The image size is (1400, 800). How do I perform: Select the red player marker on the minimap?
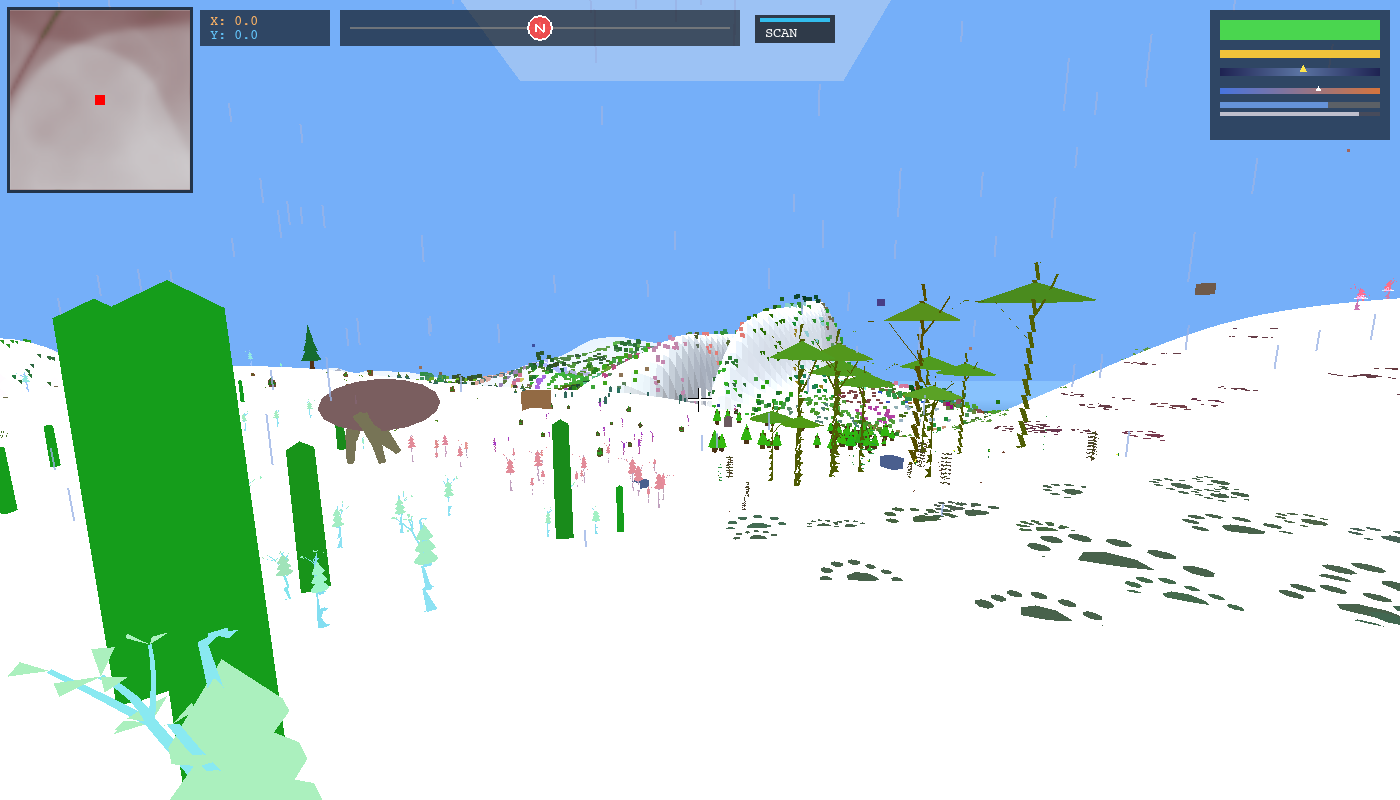coord(98,100)
